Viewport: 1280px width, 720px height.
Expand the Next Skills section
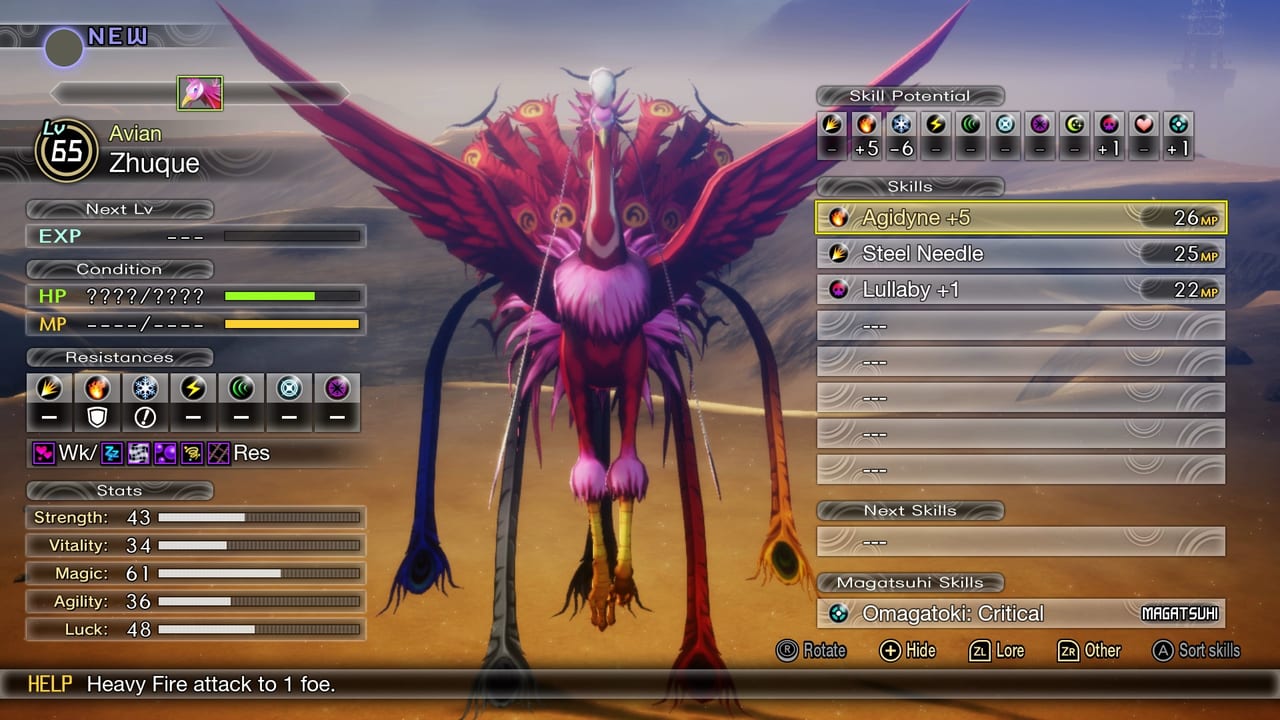[910, 510]
